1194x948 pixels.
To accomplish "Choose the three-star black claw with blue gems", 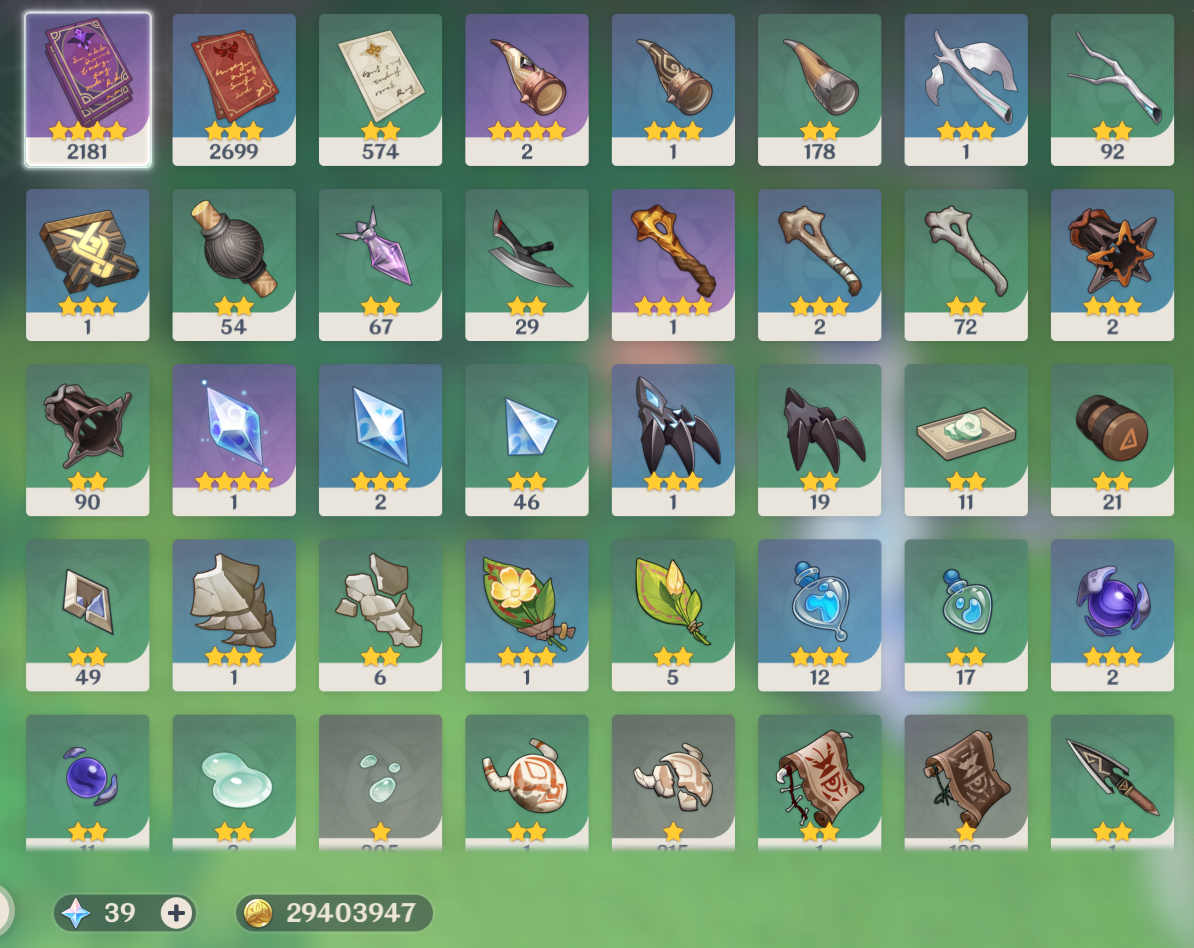I will [x=673, y=438].
